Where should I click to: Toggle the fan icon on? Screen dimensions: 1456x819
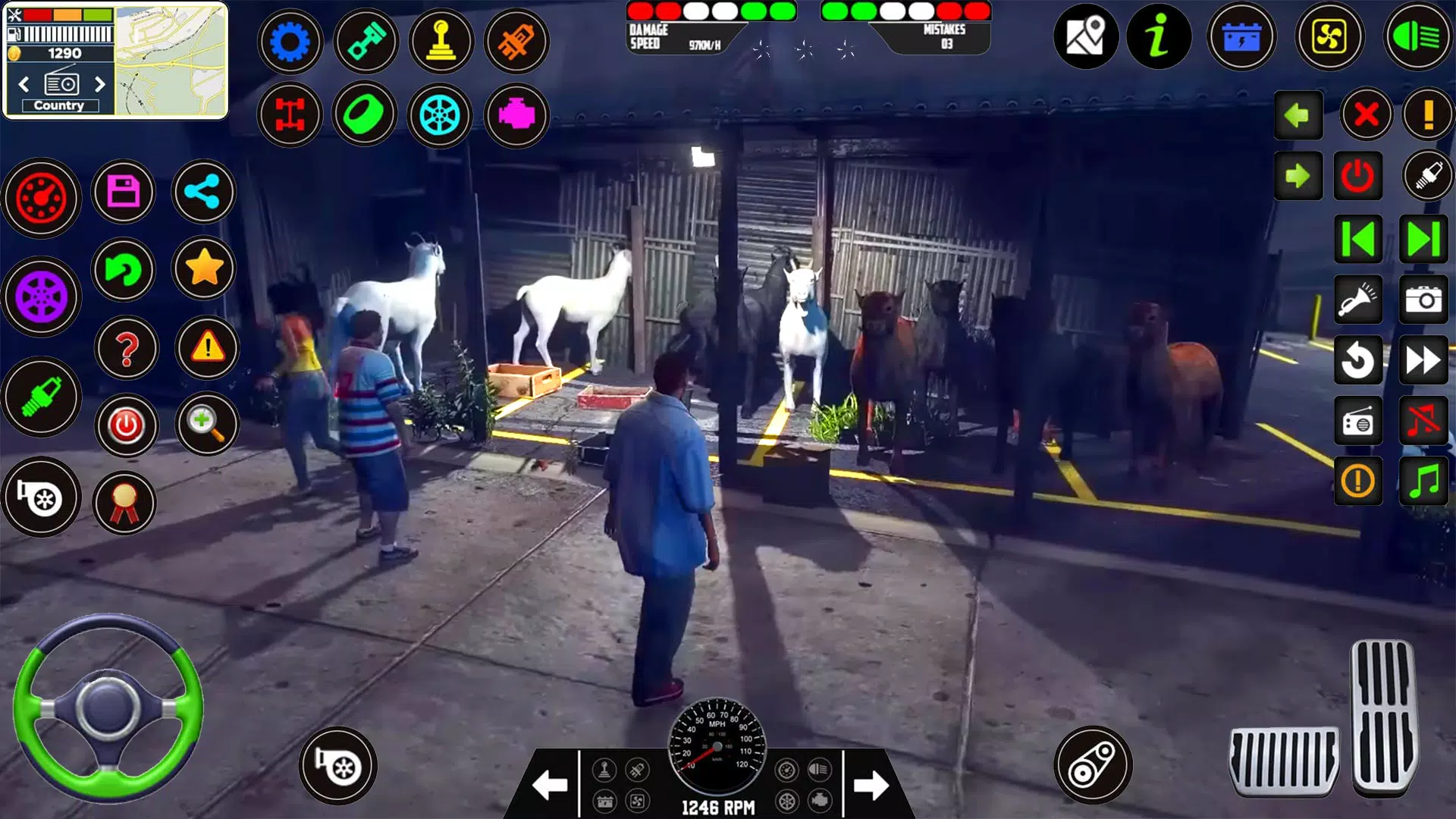[1331, 35]
